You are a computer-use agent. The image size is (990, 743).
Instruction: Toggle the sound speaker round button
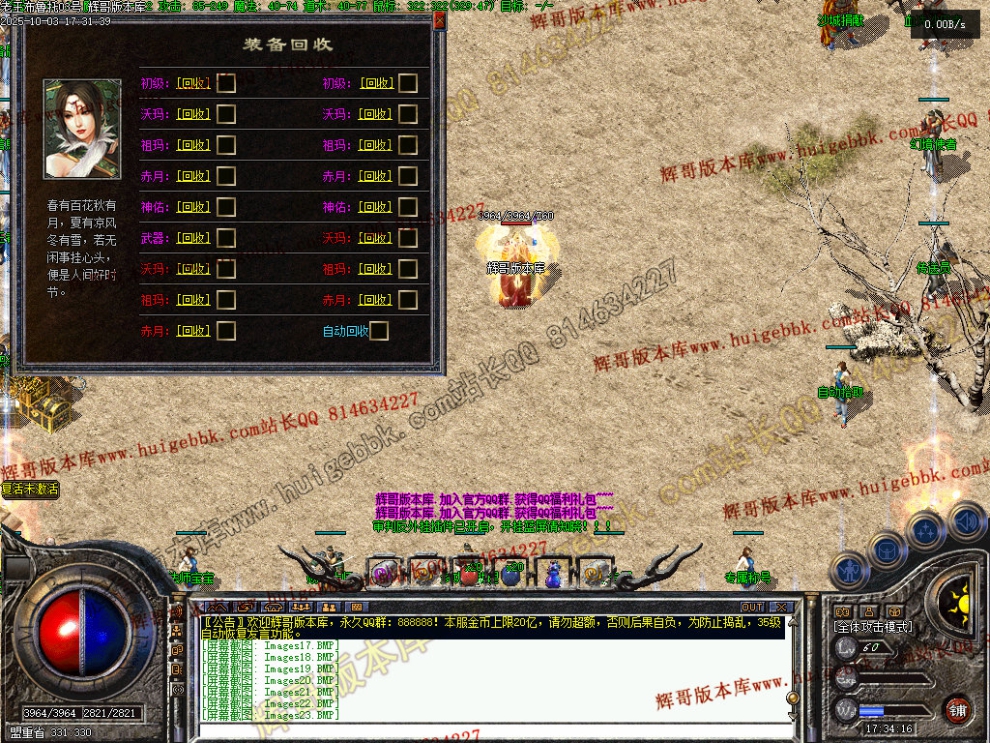coord(966,521)
